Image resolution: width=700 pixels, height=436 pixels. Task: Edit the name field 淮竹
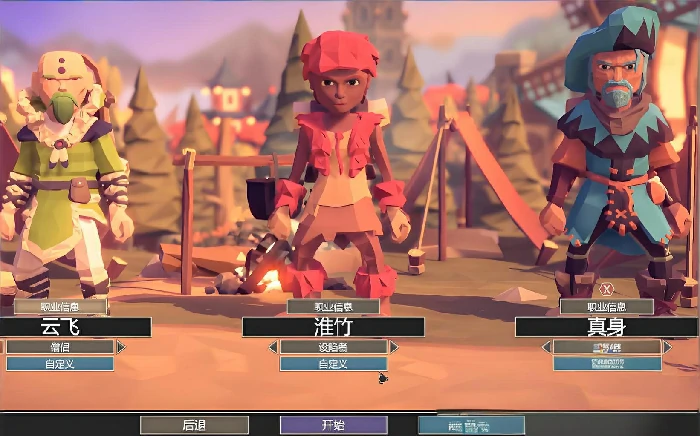tap(333, 327)
